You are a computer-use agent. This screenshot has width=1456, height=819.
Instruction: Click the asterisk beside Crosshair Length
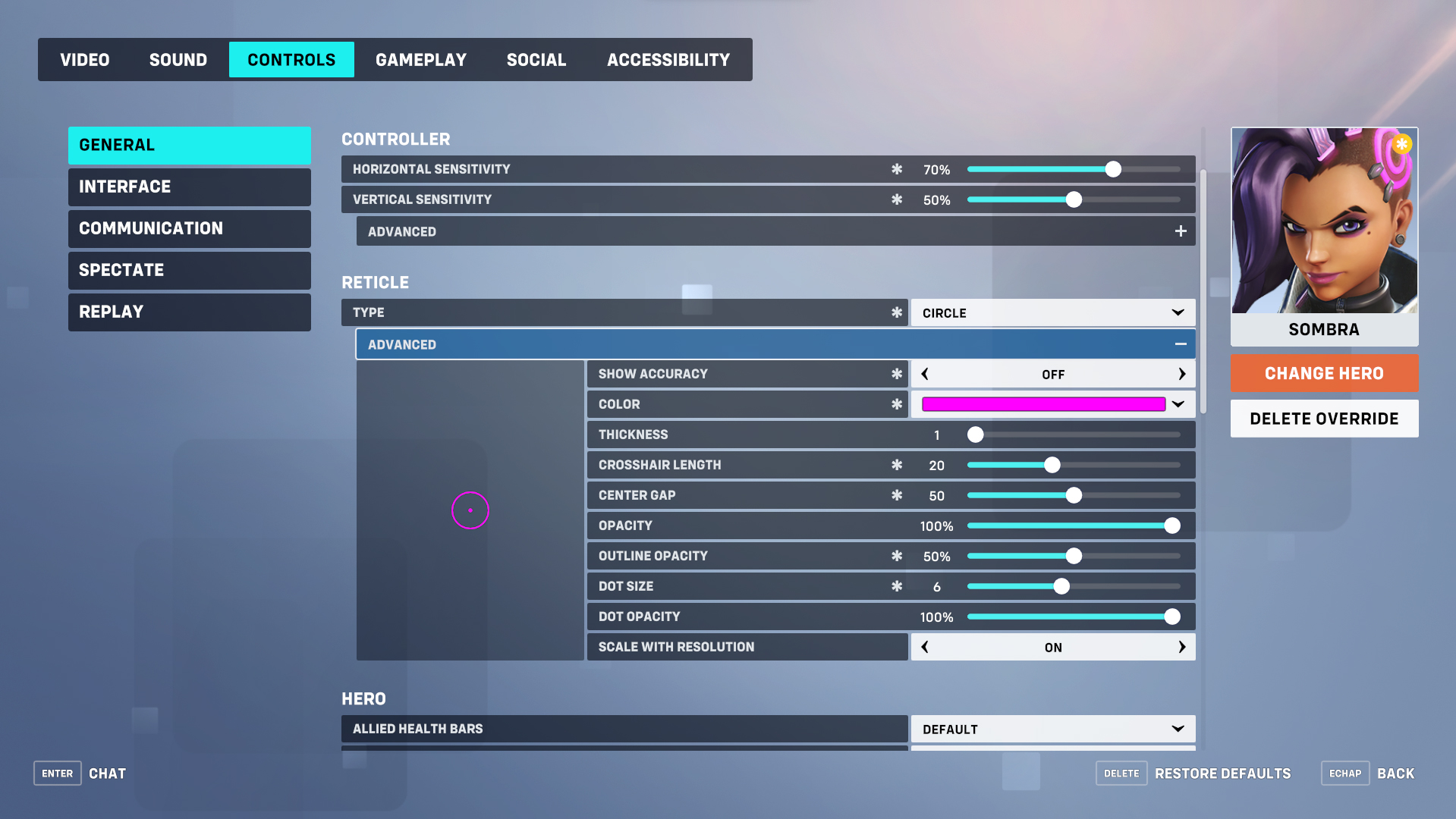click(897, 464)
